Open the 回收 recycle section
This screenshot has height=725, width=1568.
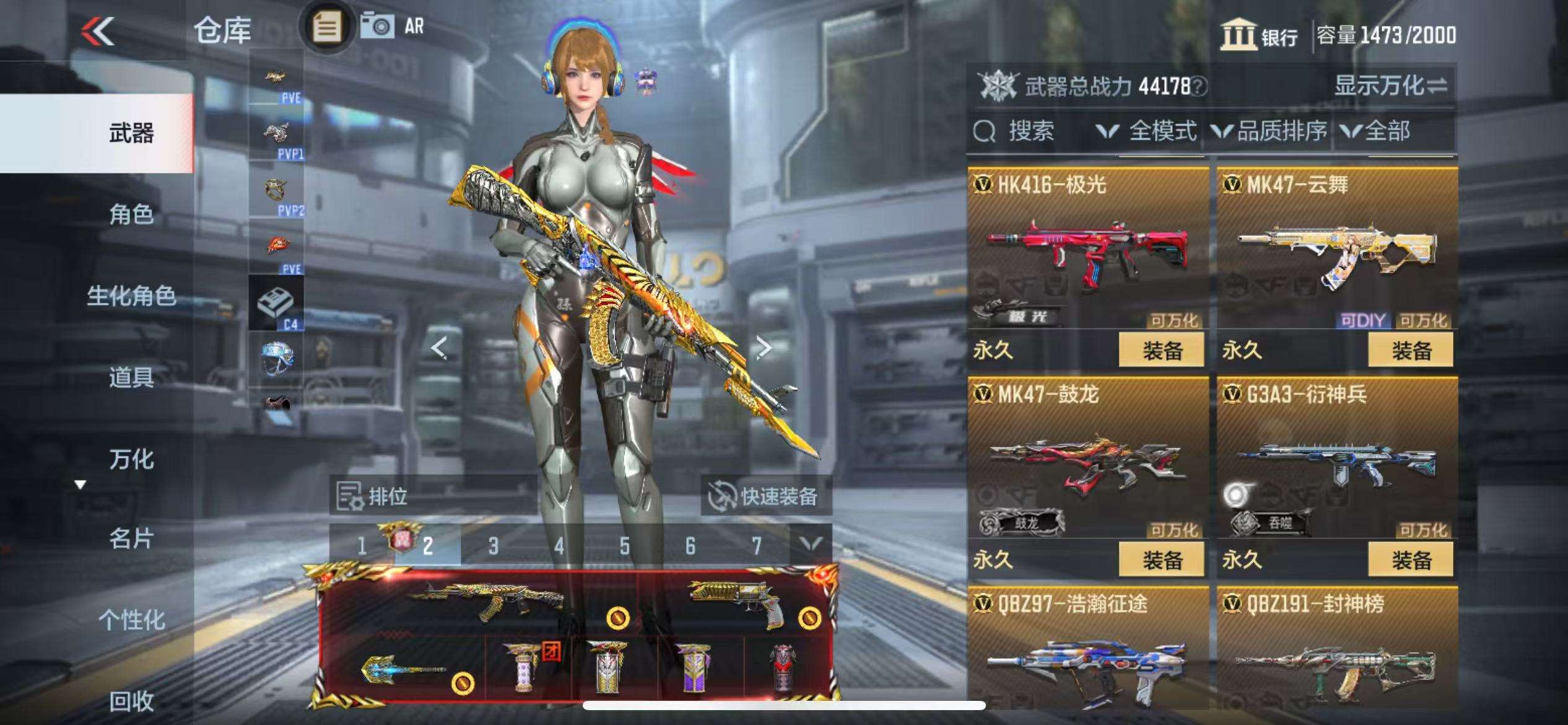pyautogui.click(x=131, y=701)
